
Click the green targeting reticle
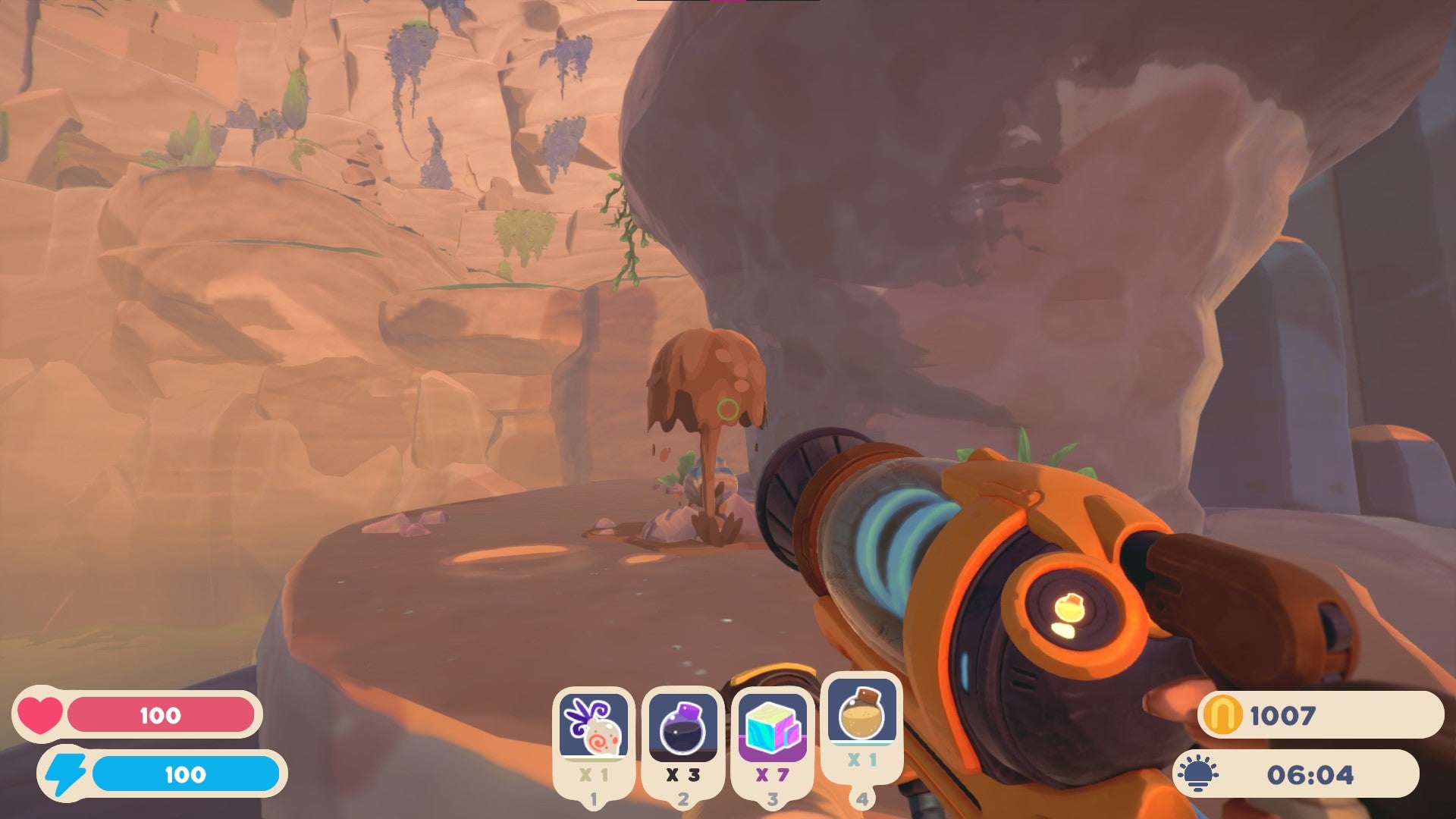tap(726, 410)
